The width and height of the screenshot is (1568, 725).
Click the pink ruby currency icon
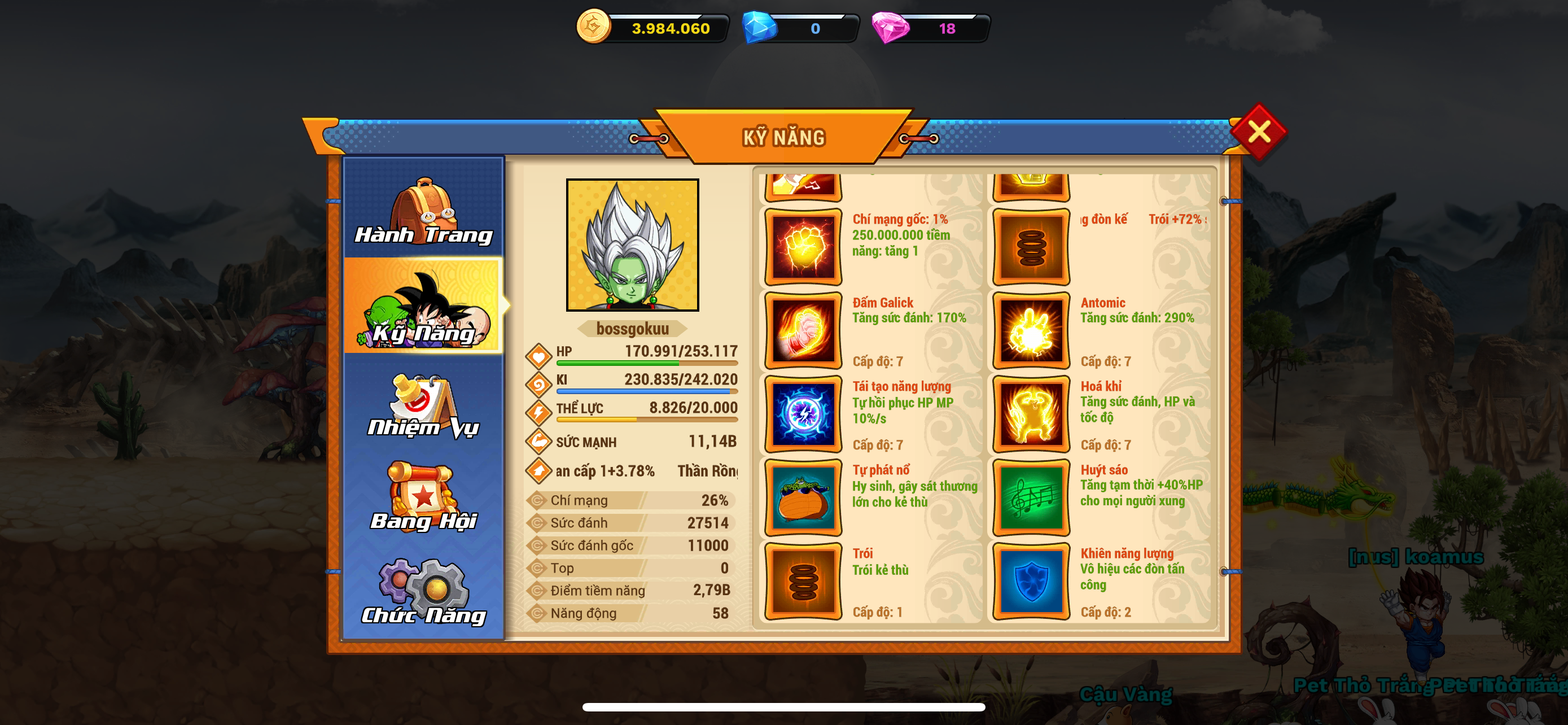(890, 28)
